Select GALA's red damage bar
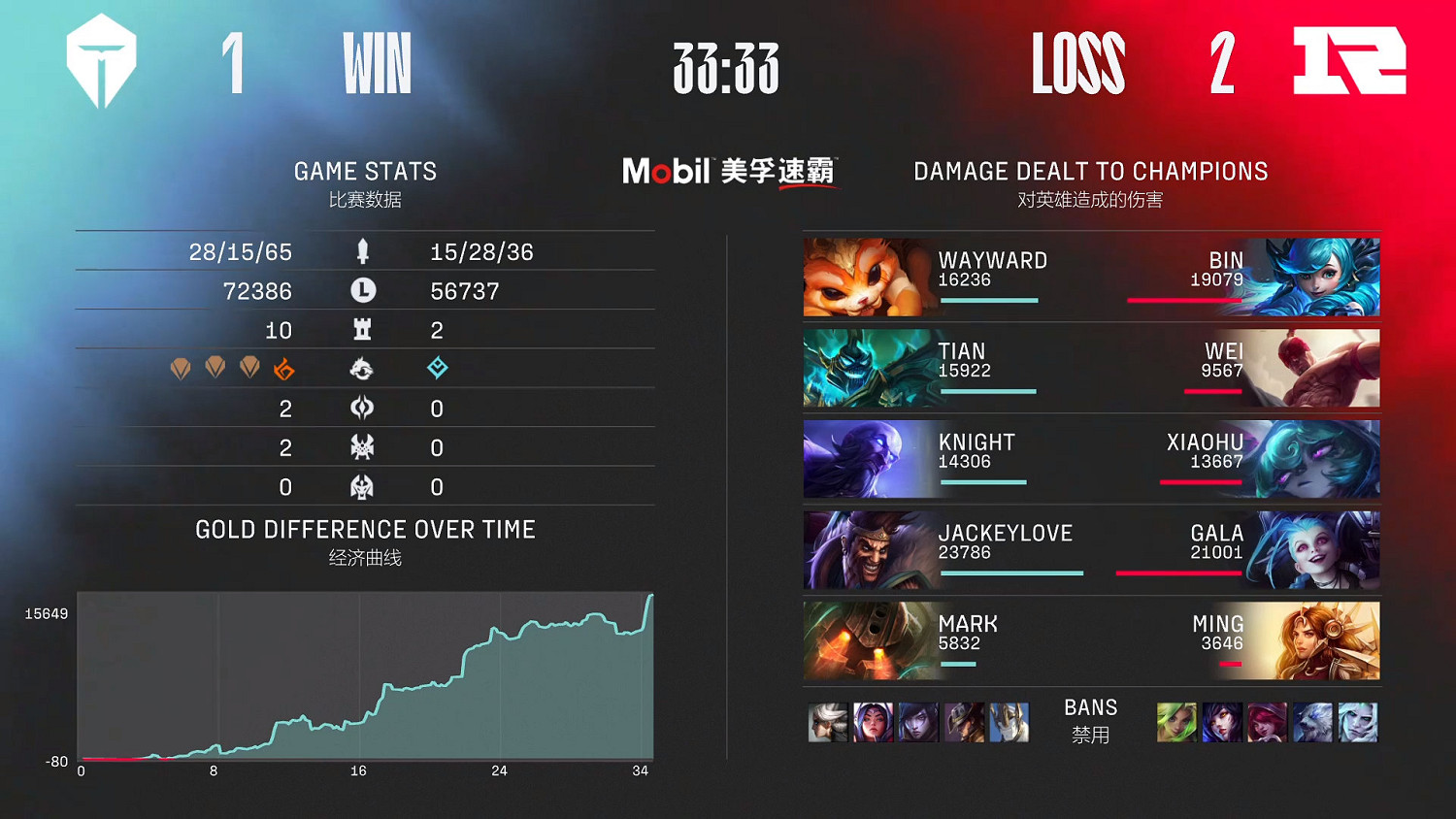Viewport: 1456px width, 819px height. pyautogui.click(x=1178, y=573)
